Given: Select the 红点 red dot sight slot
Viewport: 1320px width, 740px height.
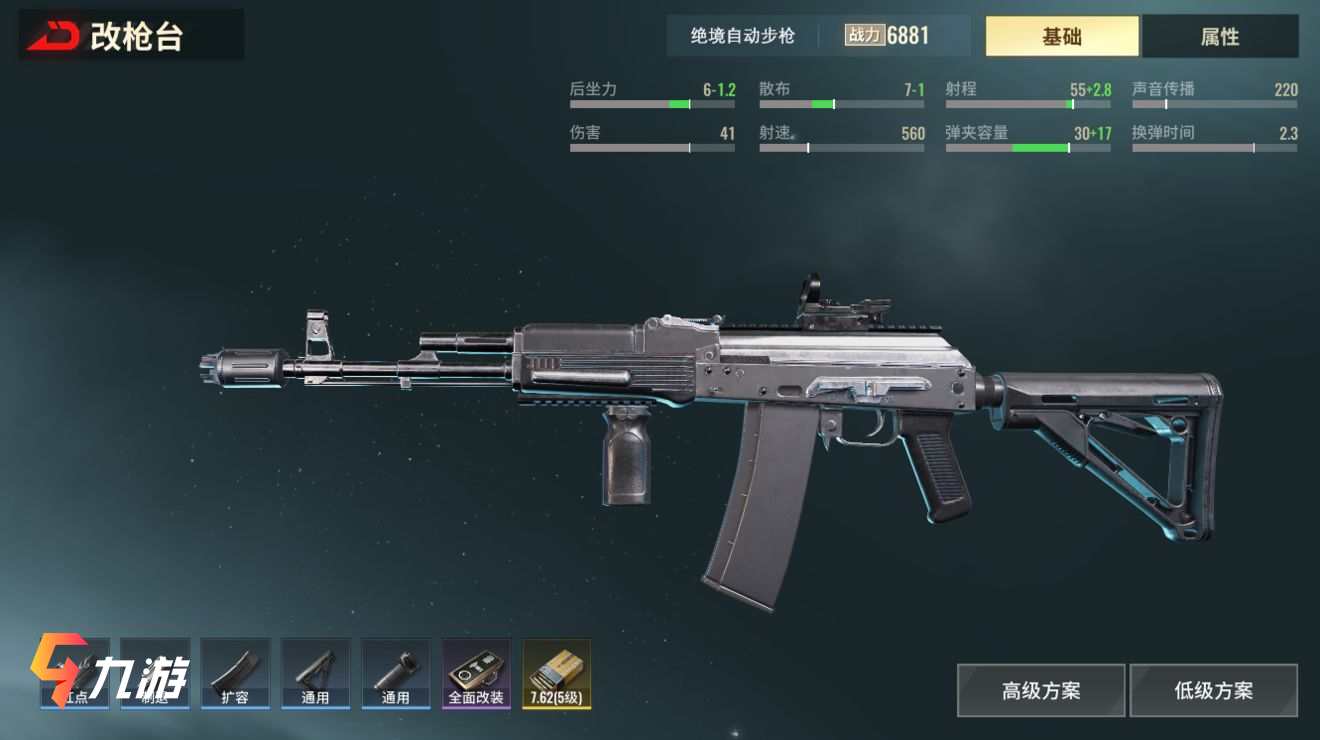Looking at the screenshot, I should pos(75,673).
